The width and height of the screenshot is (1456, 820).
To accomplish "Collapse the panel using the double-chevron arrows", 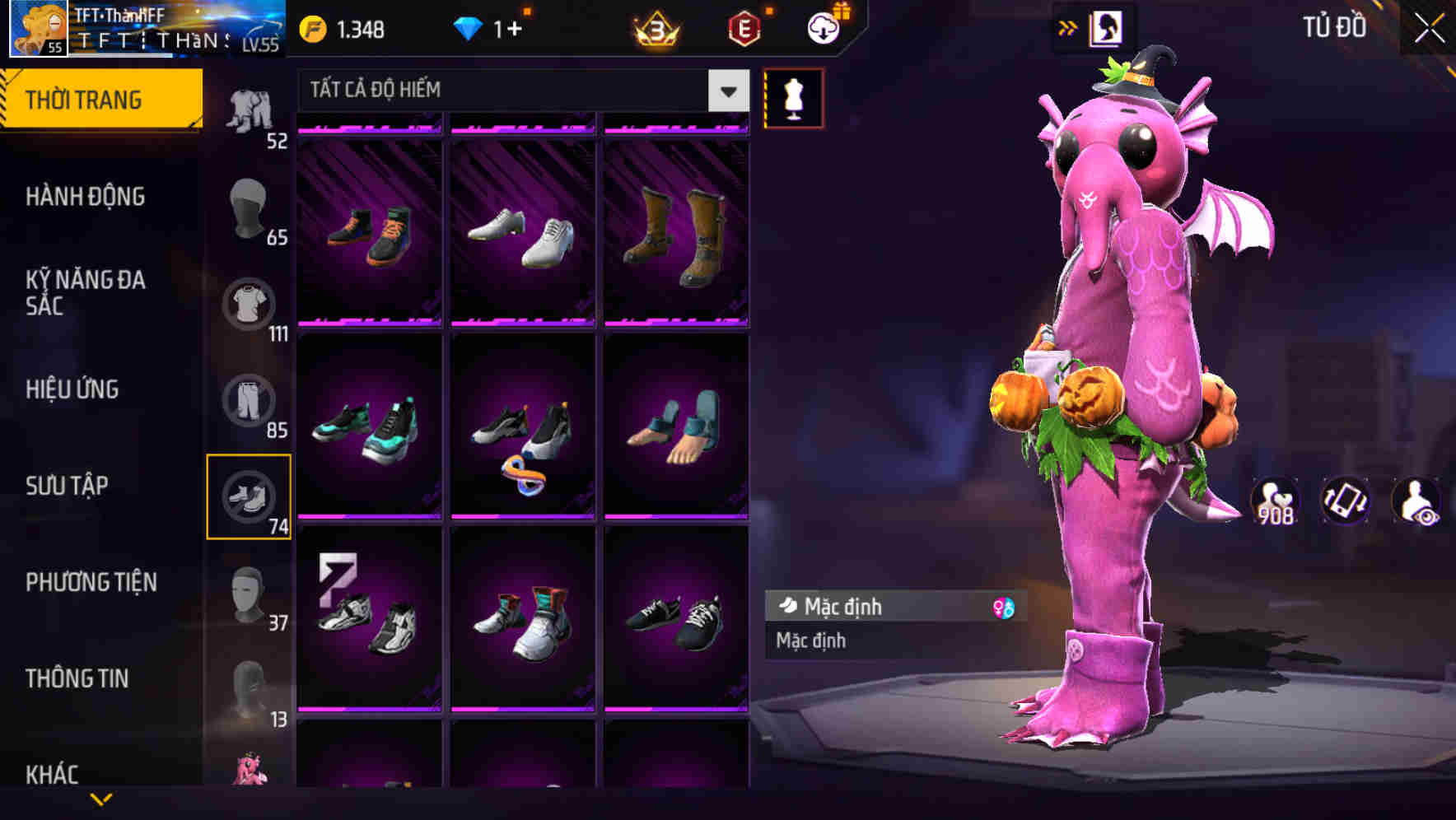I will 1068,27.
